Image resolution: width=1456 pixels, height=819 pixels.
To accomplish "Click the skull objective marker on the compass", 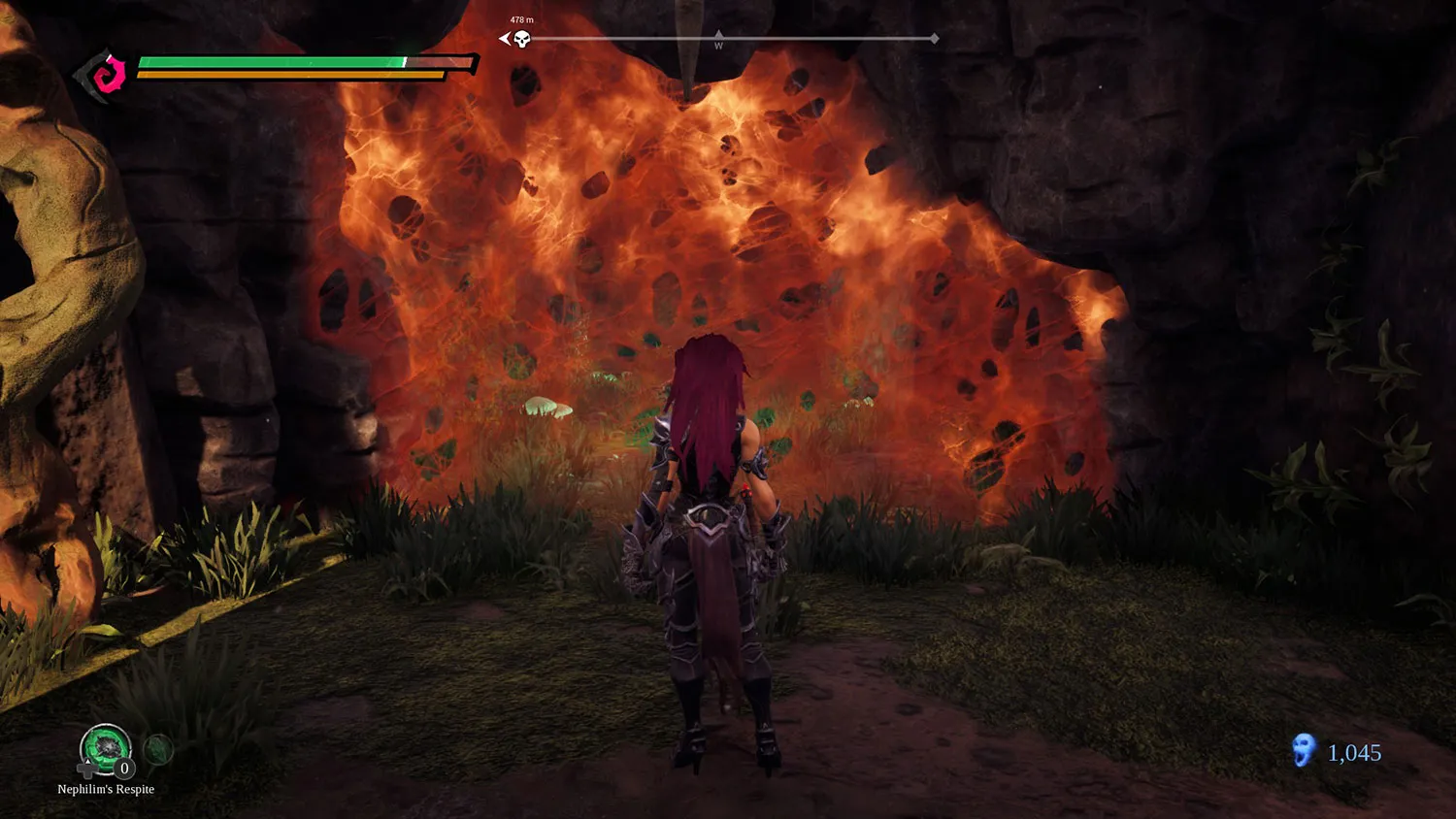I will pyautogui.click(x=521, y=39).
